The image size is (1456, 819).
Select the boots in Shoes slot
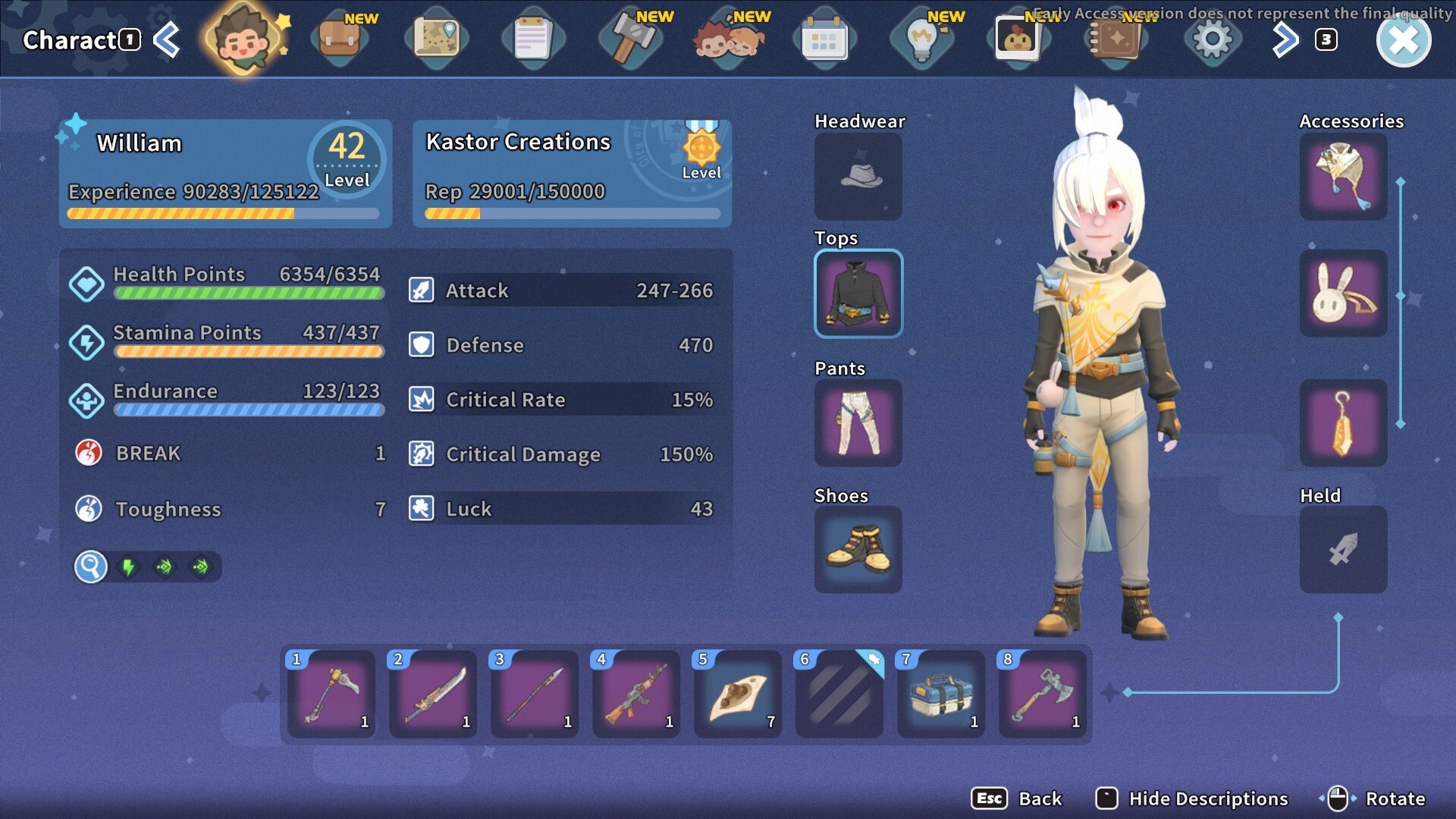point(858,550)
